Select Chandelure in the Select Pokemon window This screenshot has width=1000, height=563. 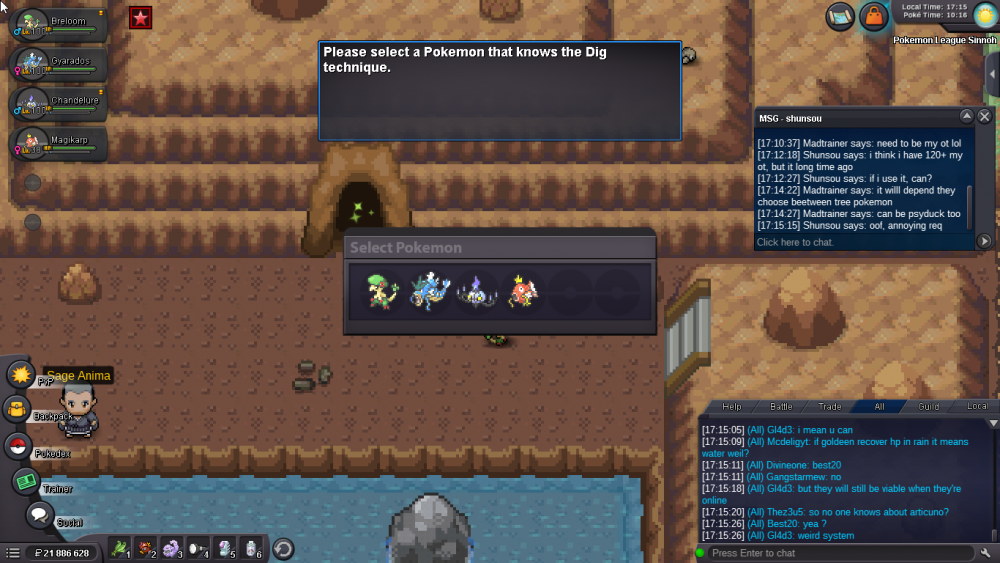click(477, 291)
